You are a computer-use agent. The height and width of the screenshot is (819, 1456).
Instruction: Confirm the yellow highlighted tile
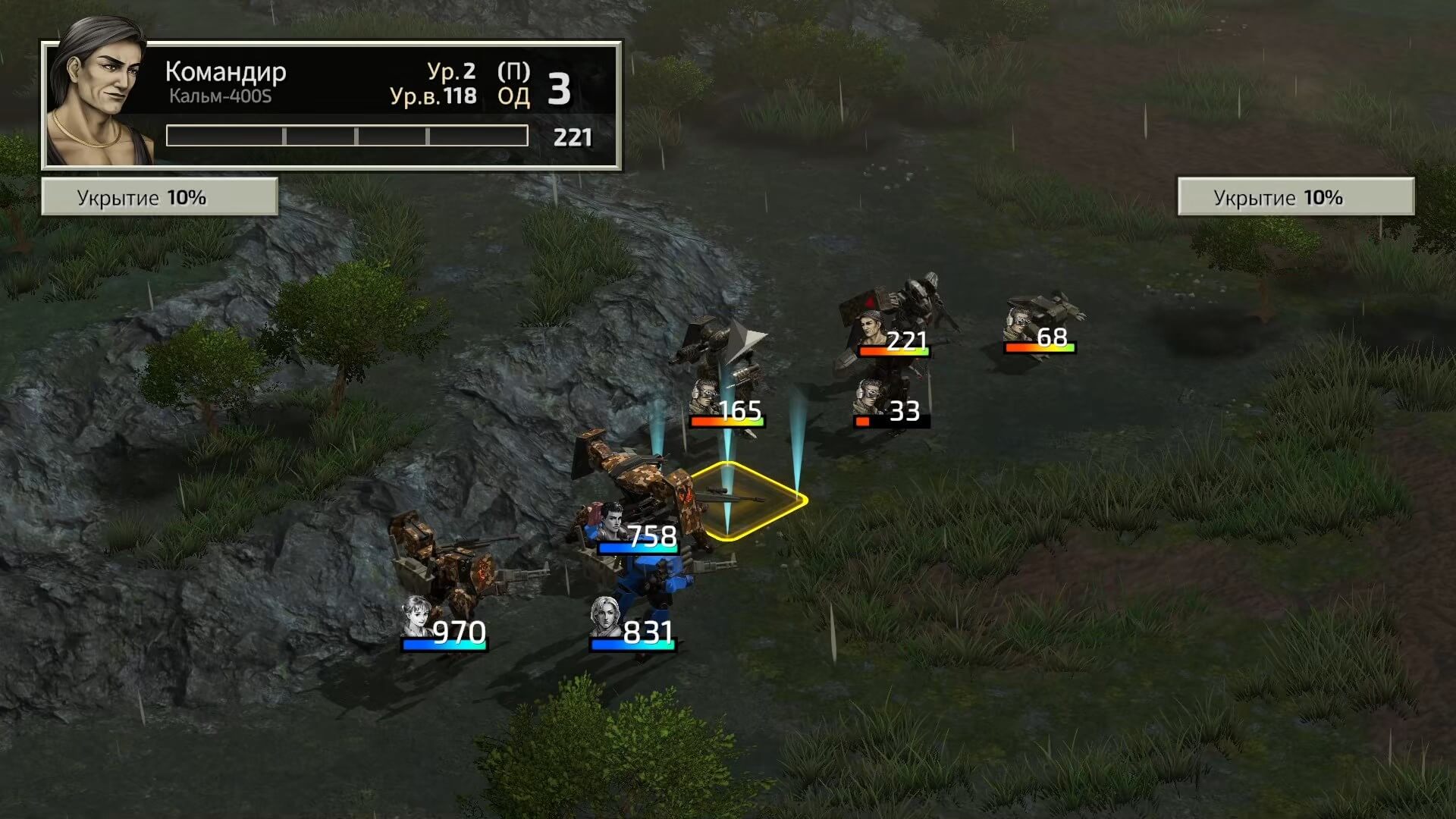tap(747, 500)
